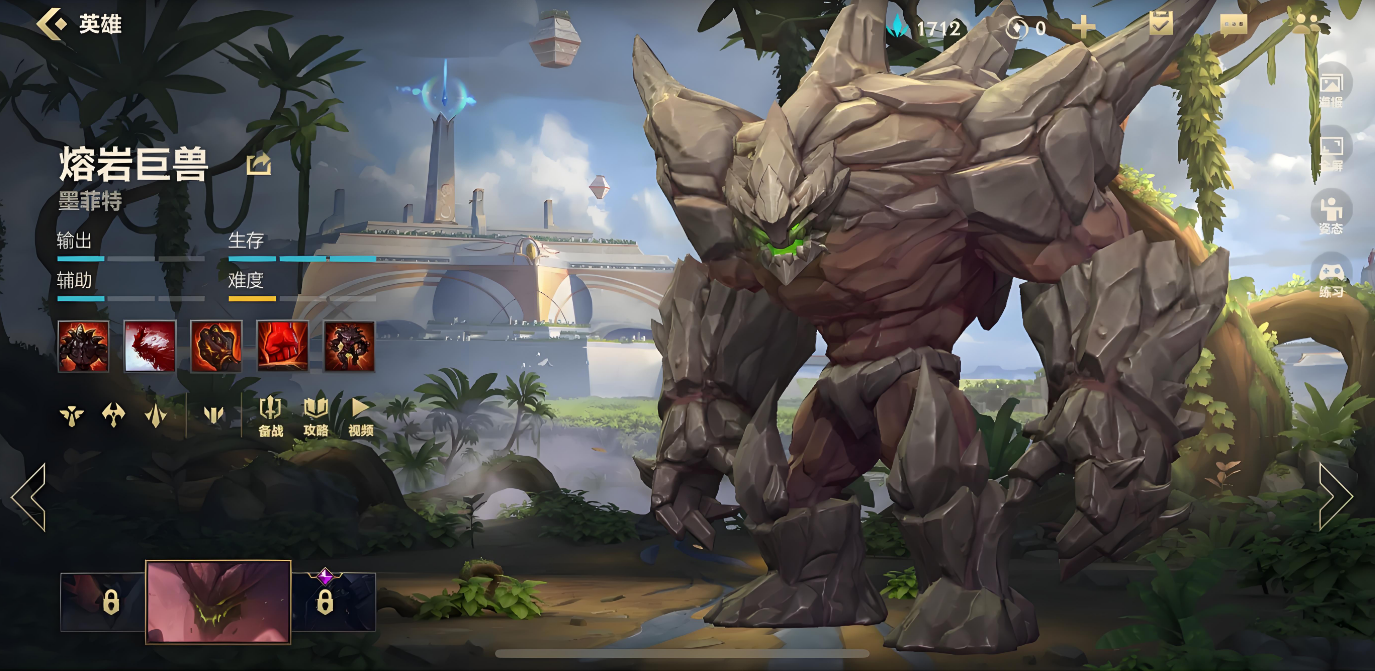This screenshot has height=671, width=1375.
Task: Share 熔岩巨兽 with the share icon
Action: click(259, 164)
